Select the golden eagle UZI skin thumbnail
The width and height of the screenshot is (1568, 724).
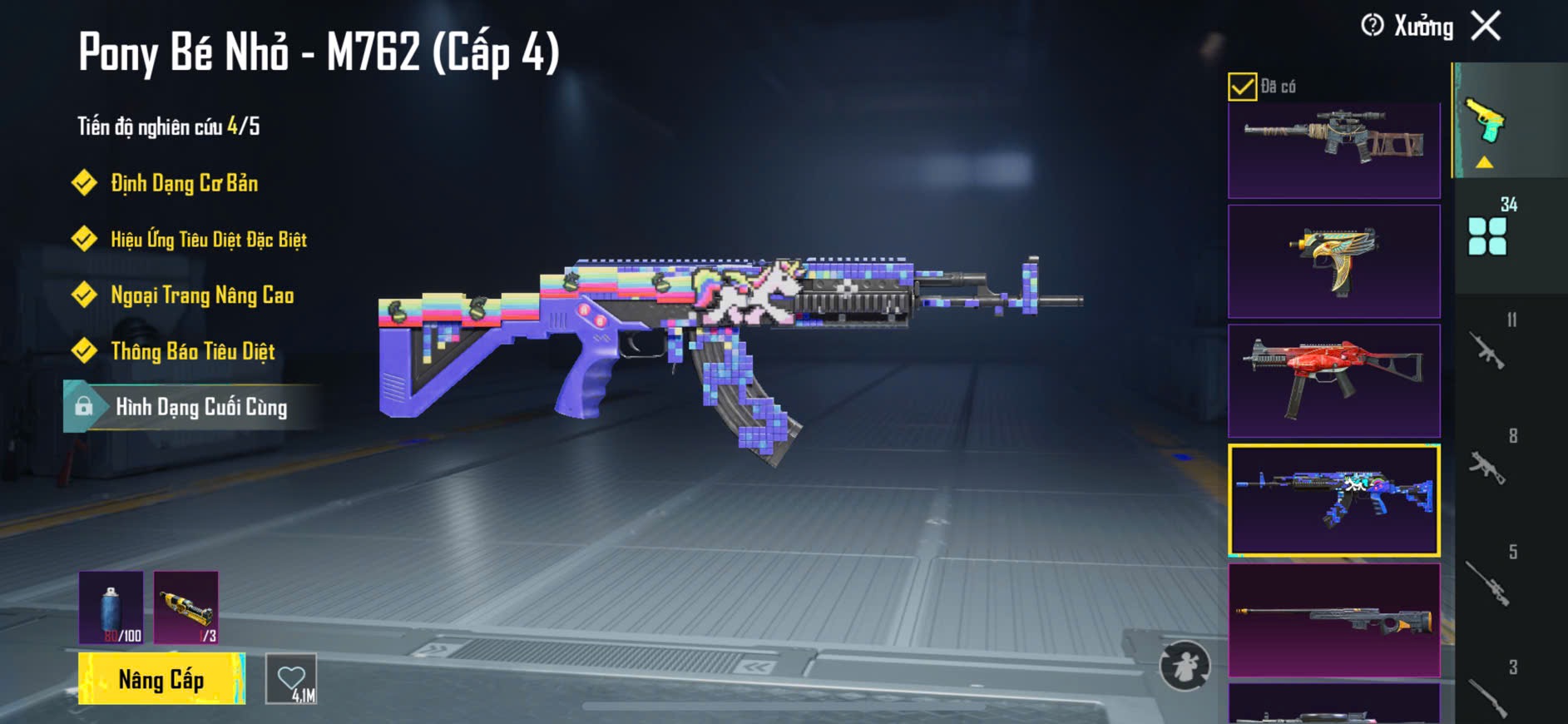pos(1333,261)
